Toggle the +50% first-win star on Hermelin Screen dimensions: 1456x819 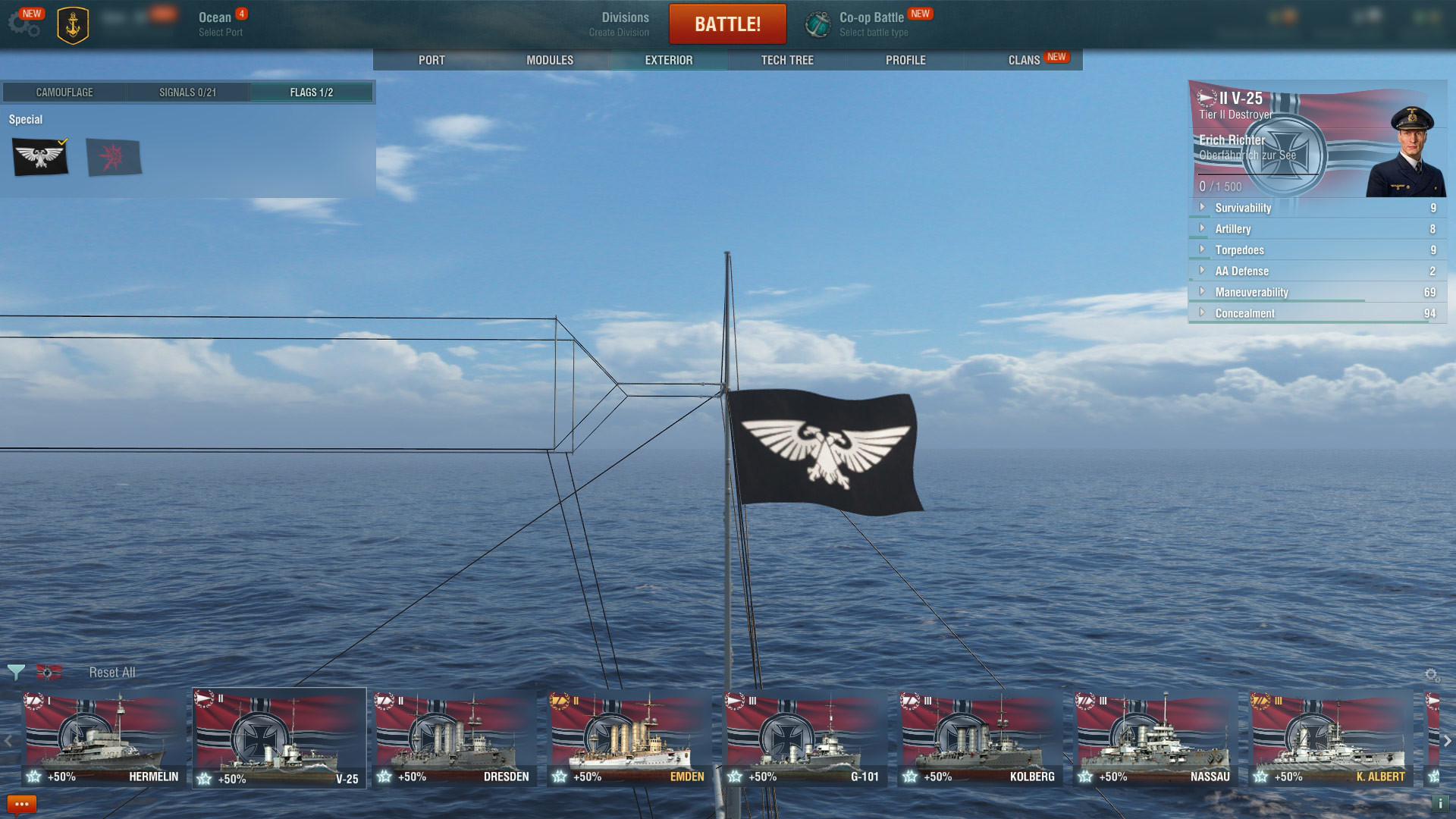tap(32, 777)
